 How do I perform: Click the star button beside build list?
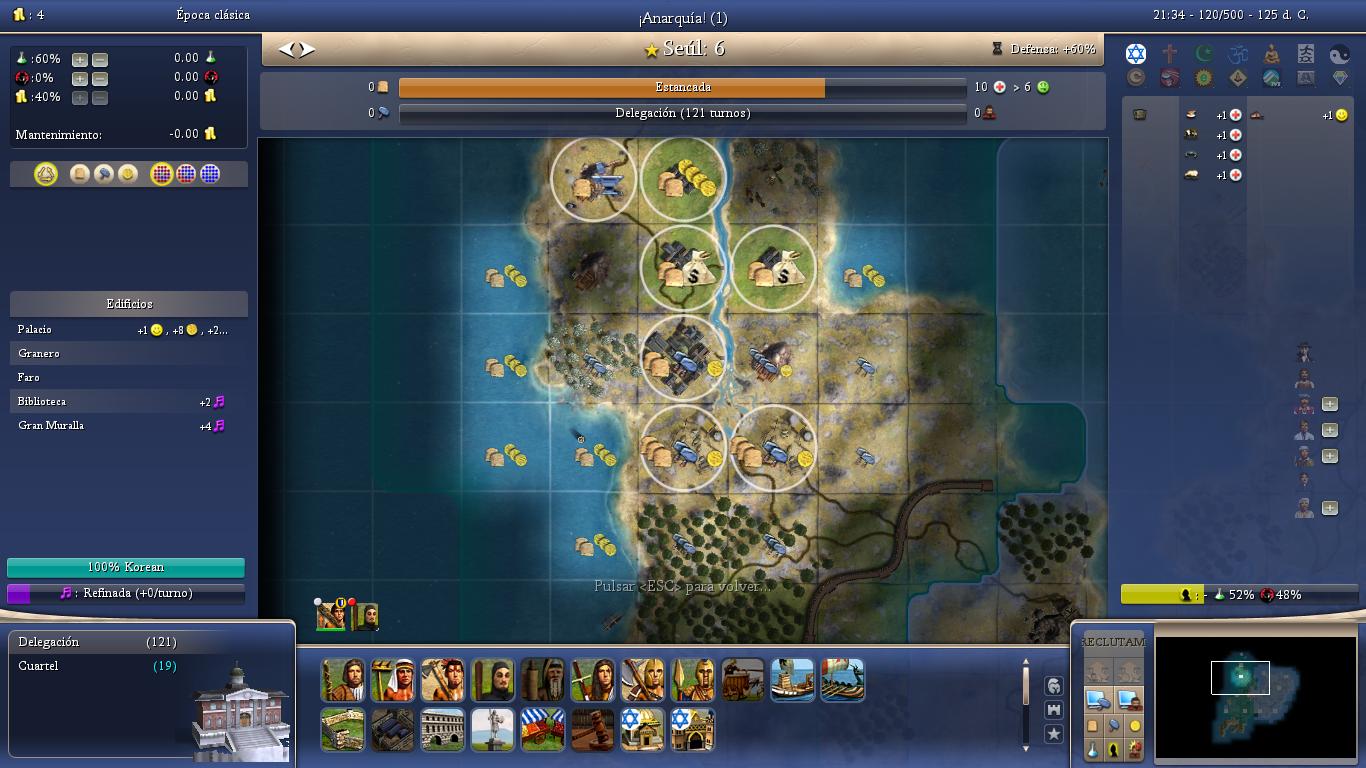coord(1053,734)
